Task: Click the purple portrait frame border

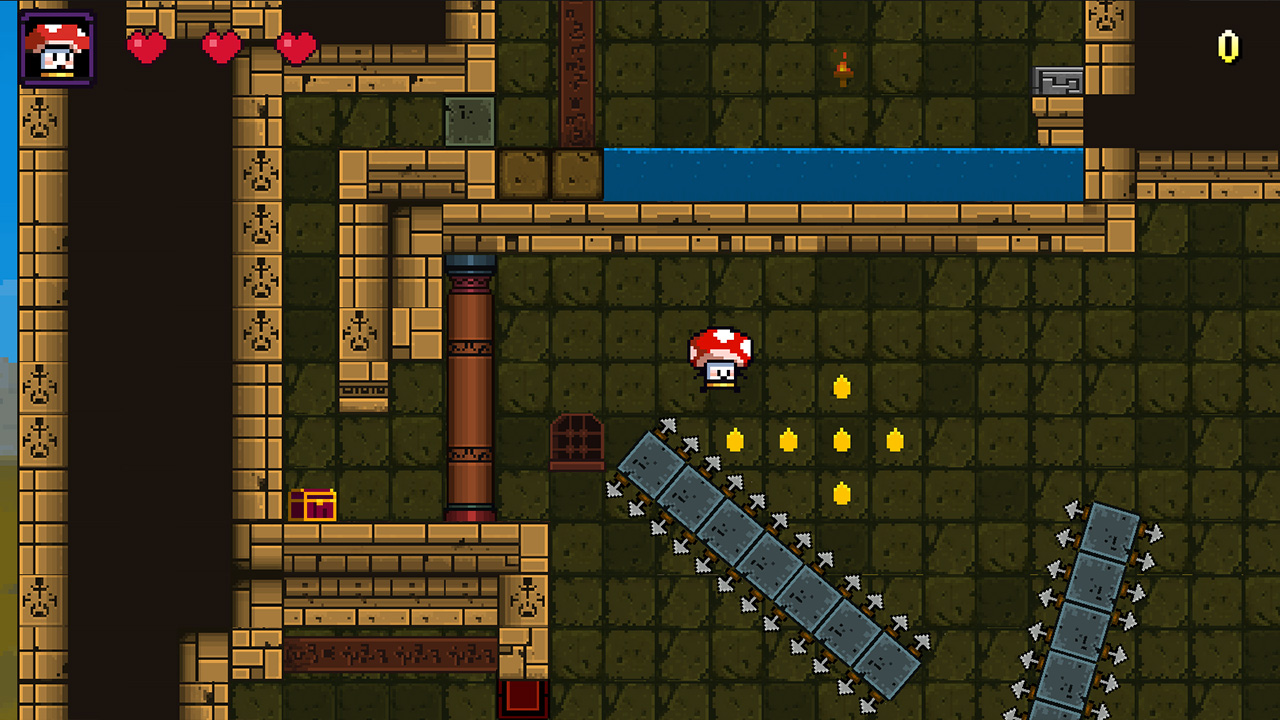Action: coord(55,13)
